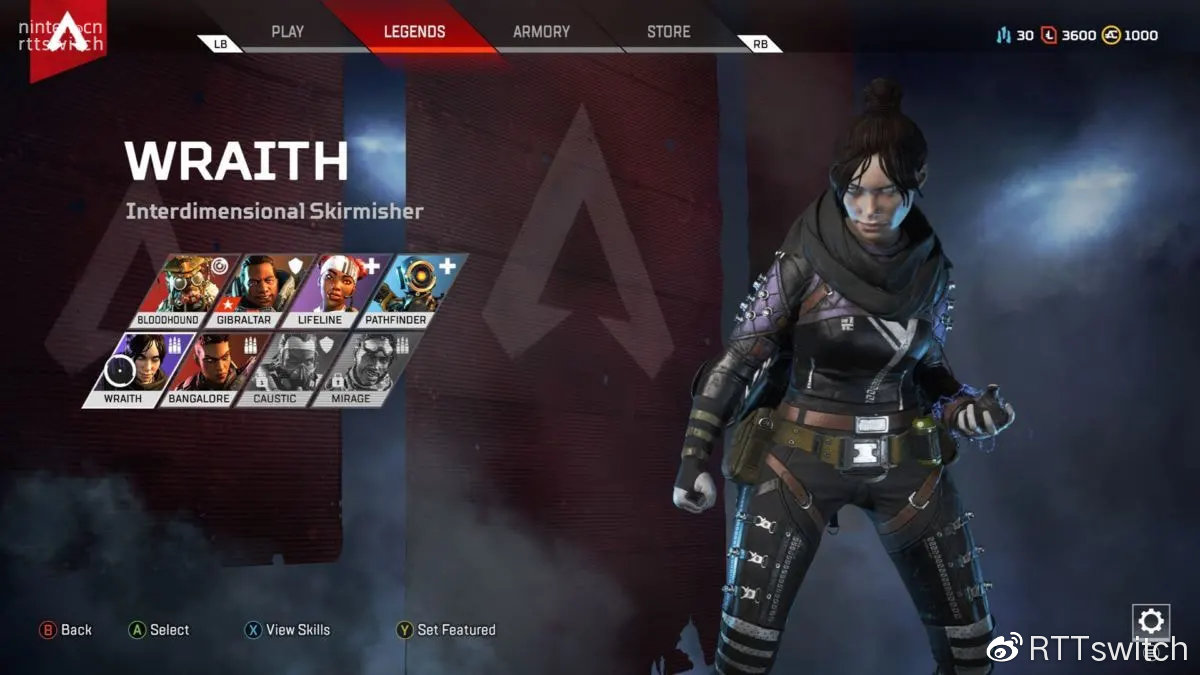
Task: Click the locked Caustic legend tile
Action: click(x=292, y=368)
